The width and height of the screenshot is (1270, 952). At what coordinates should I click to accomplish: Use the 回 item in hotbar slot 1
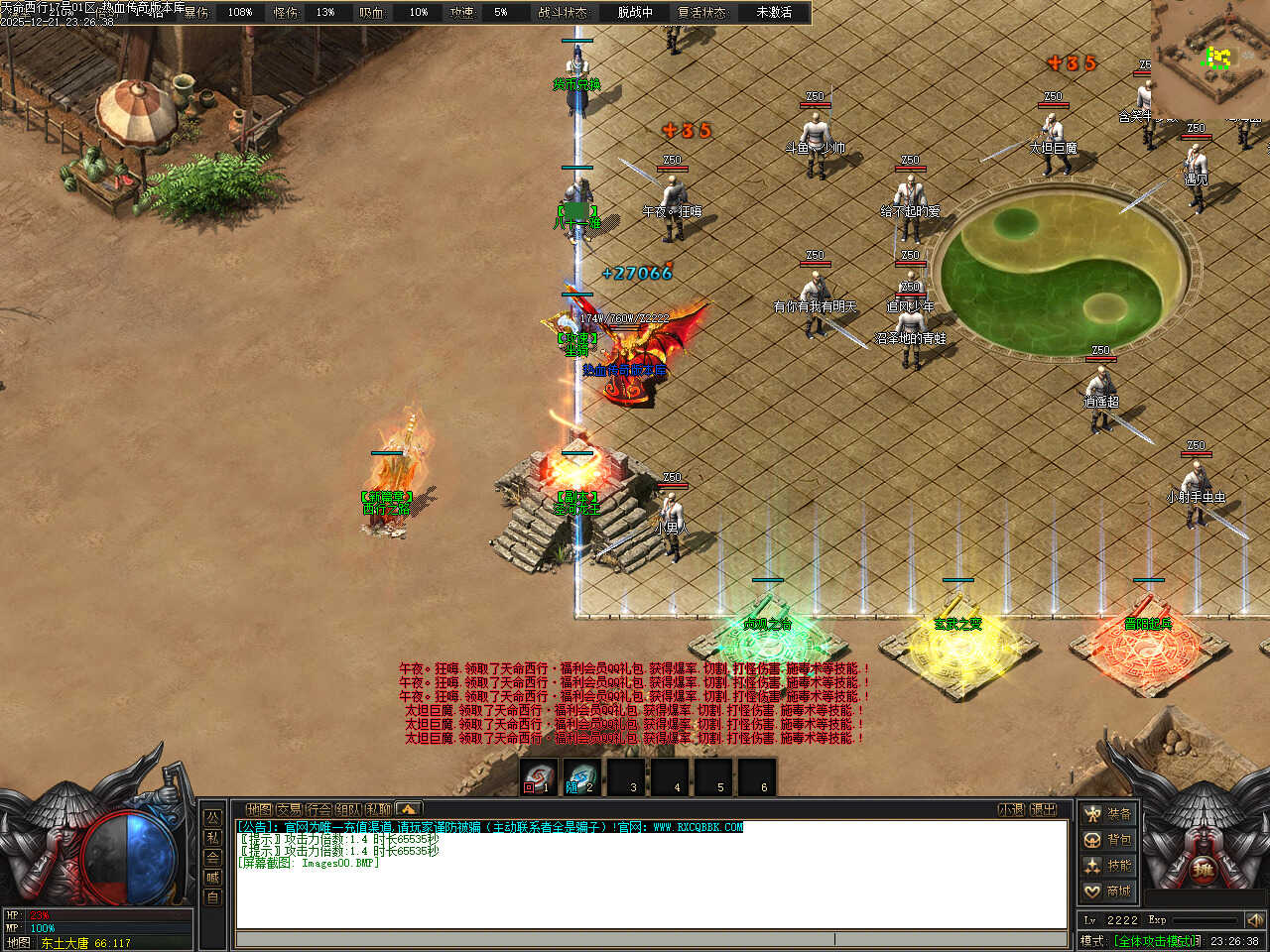539,777
